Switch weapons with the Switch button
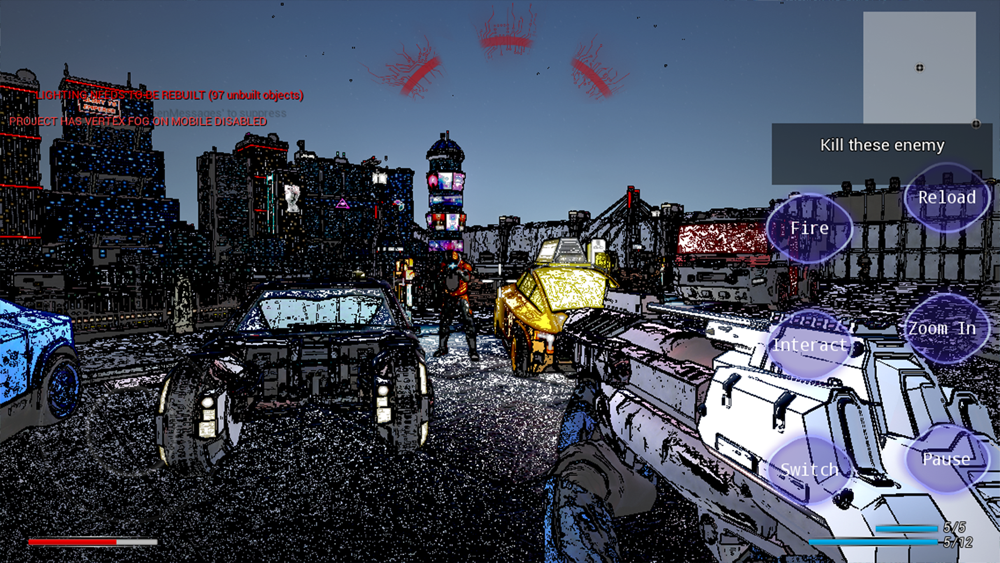The height and width of the screenshot is (563, 1000). (809, 469)
